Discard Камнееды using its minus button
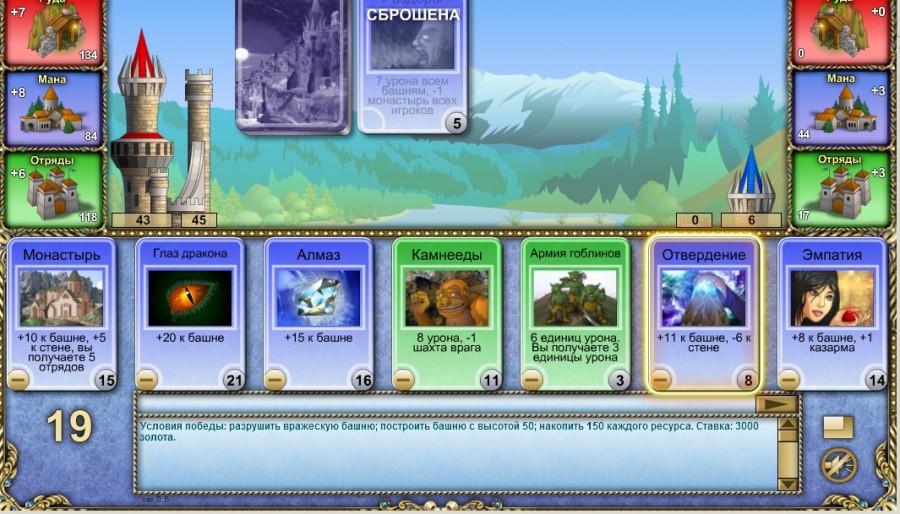 point(404,380)
